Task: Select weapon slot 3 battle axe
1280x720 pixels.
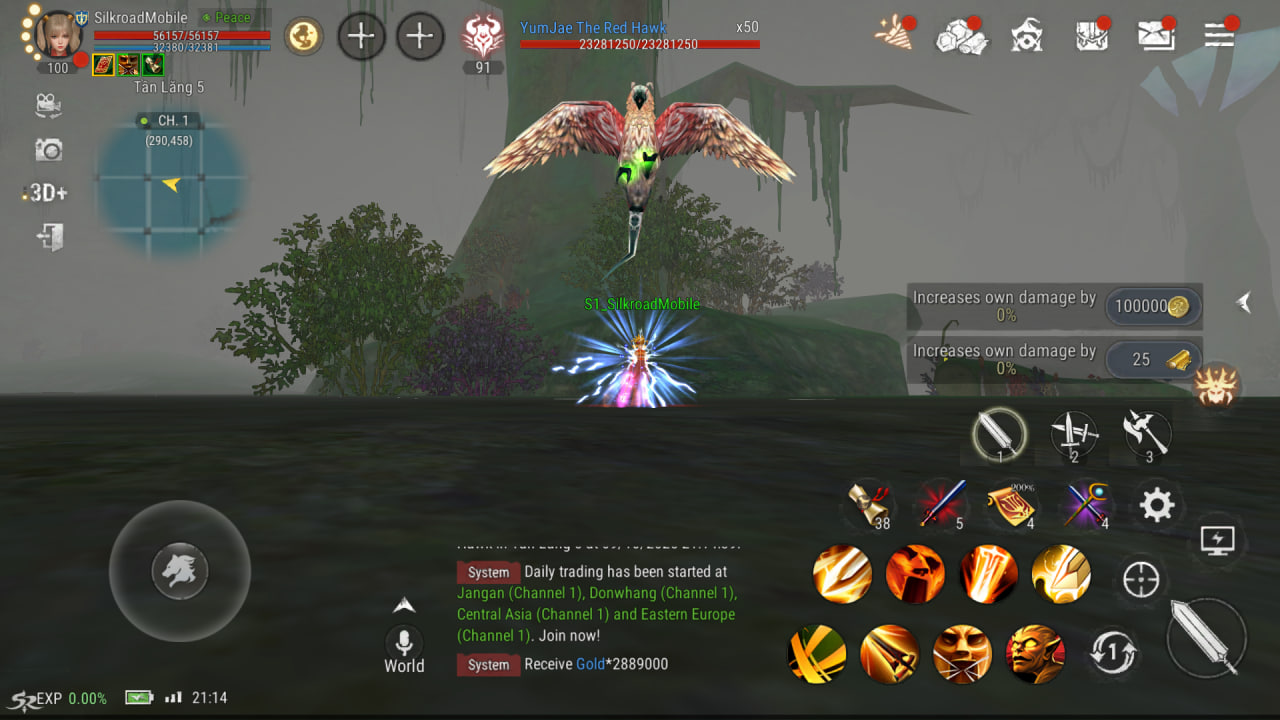Action: pyautogui.click(x=1146, y=435)
